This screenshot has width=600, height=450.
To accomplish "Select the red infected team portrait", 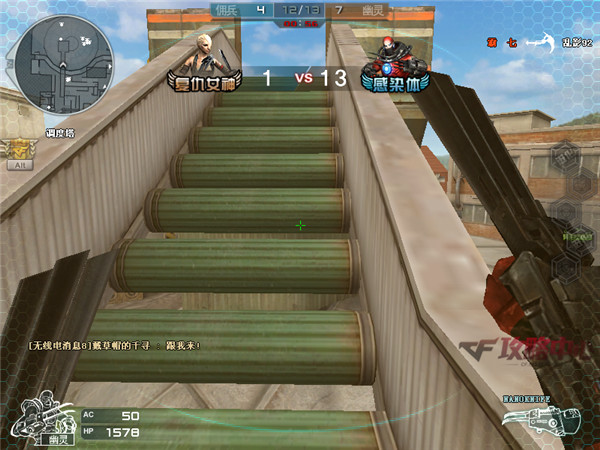I will 388,50.
